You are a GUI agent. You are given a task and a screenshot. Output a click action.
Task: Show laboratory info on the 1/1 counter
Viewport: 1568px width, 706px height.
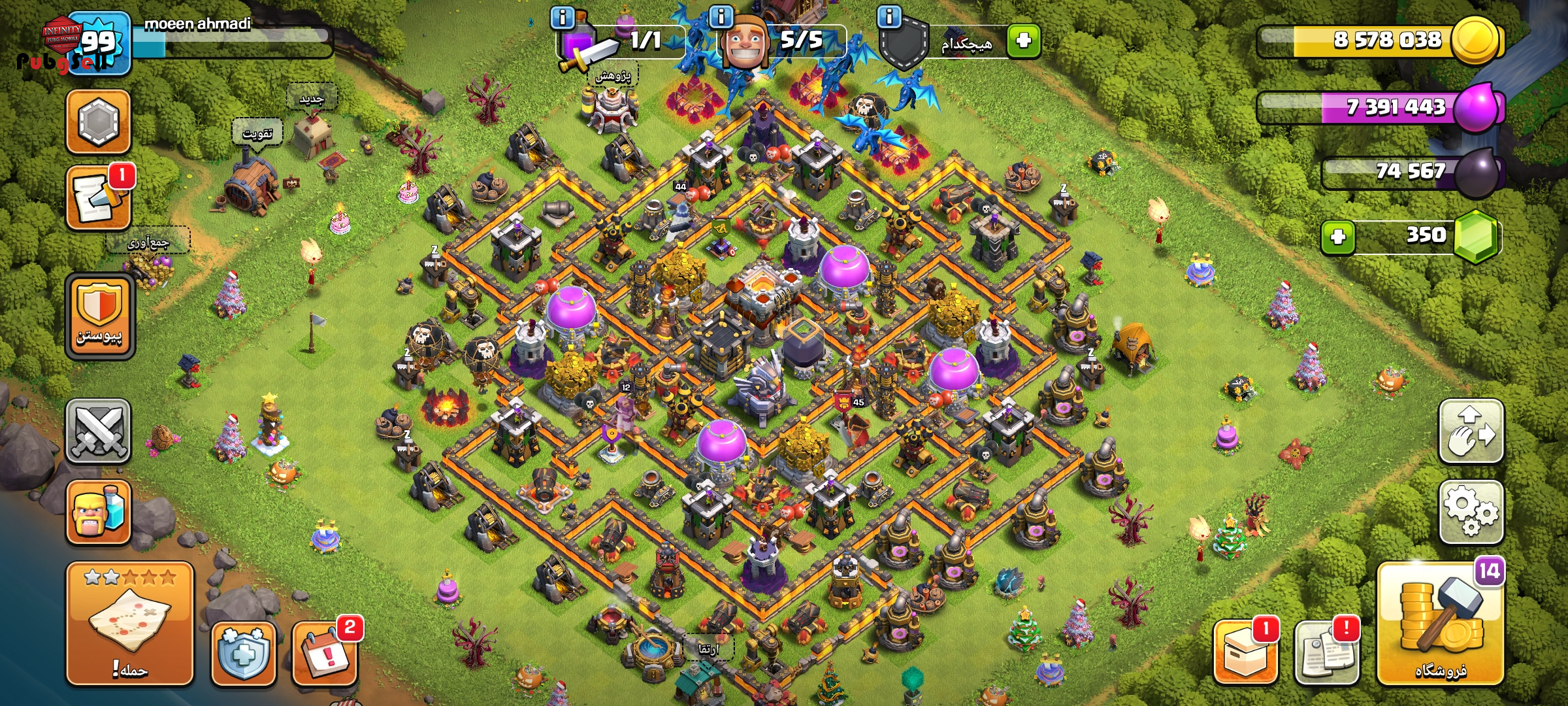pos(563,17)
